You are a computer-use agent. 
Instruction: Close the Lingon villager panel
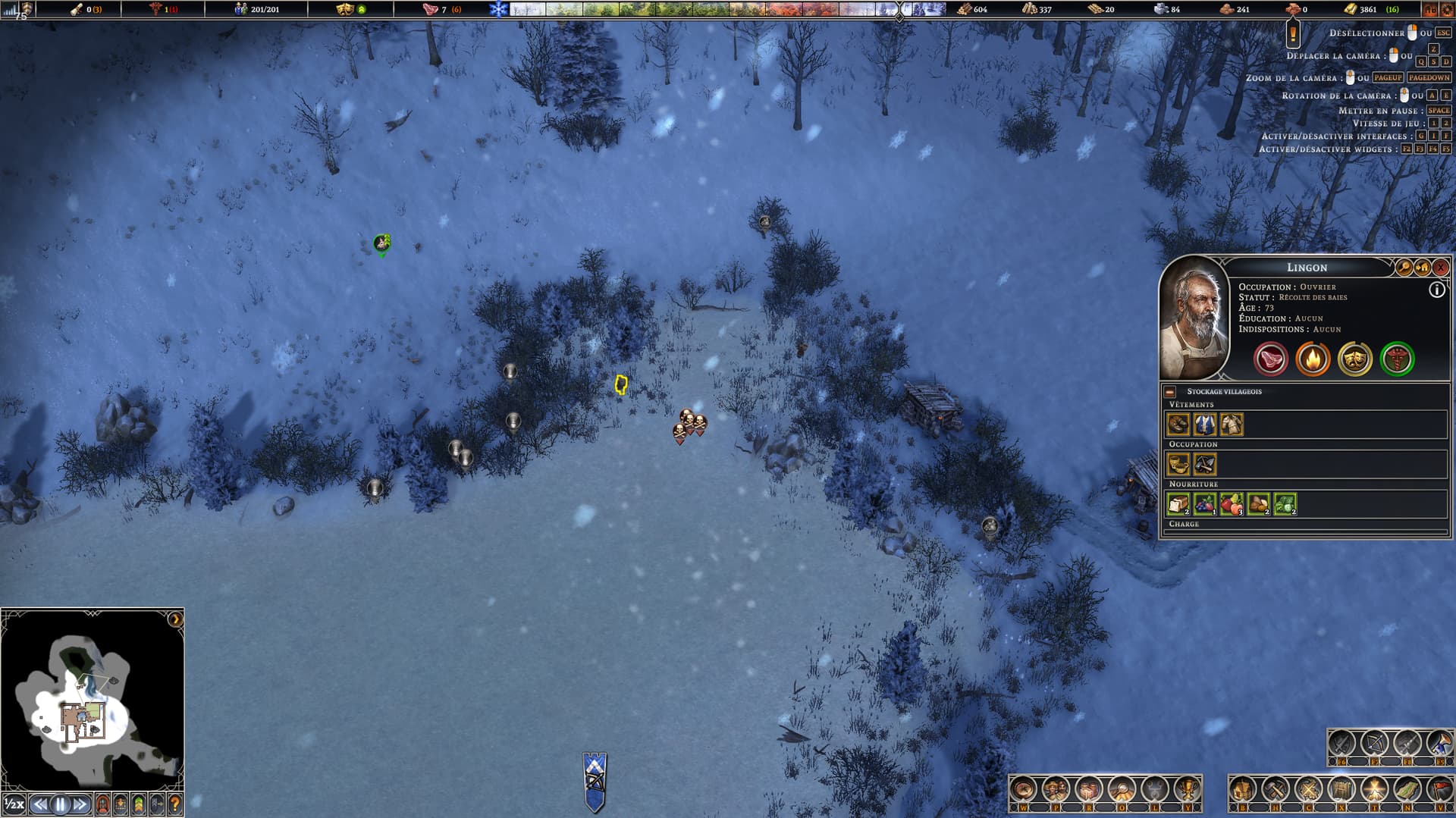click(1441, 268)
